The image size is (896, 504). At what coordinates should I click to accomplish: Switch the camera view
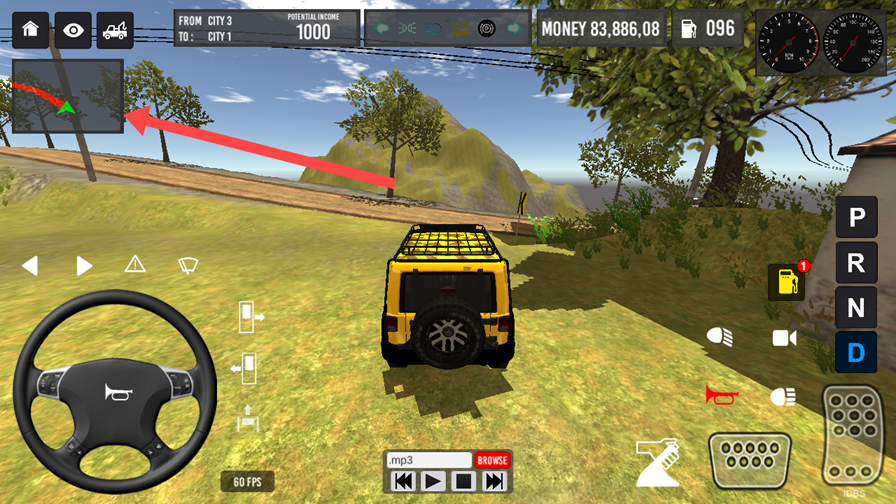pyautogui.click(x=784, y=338)
